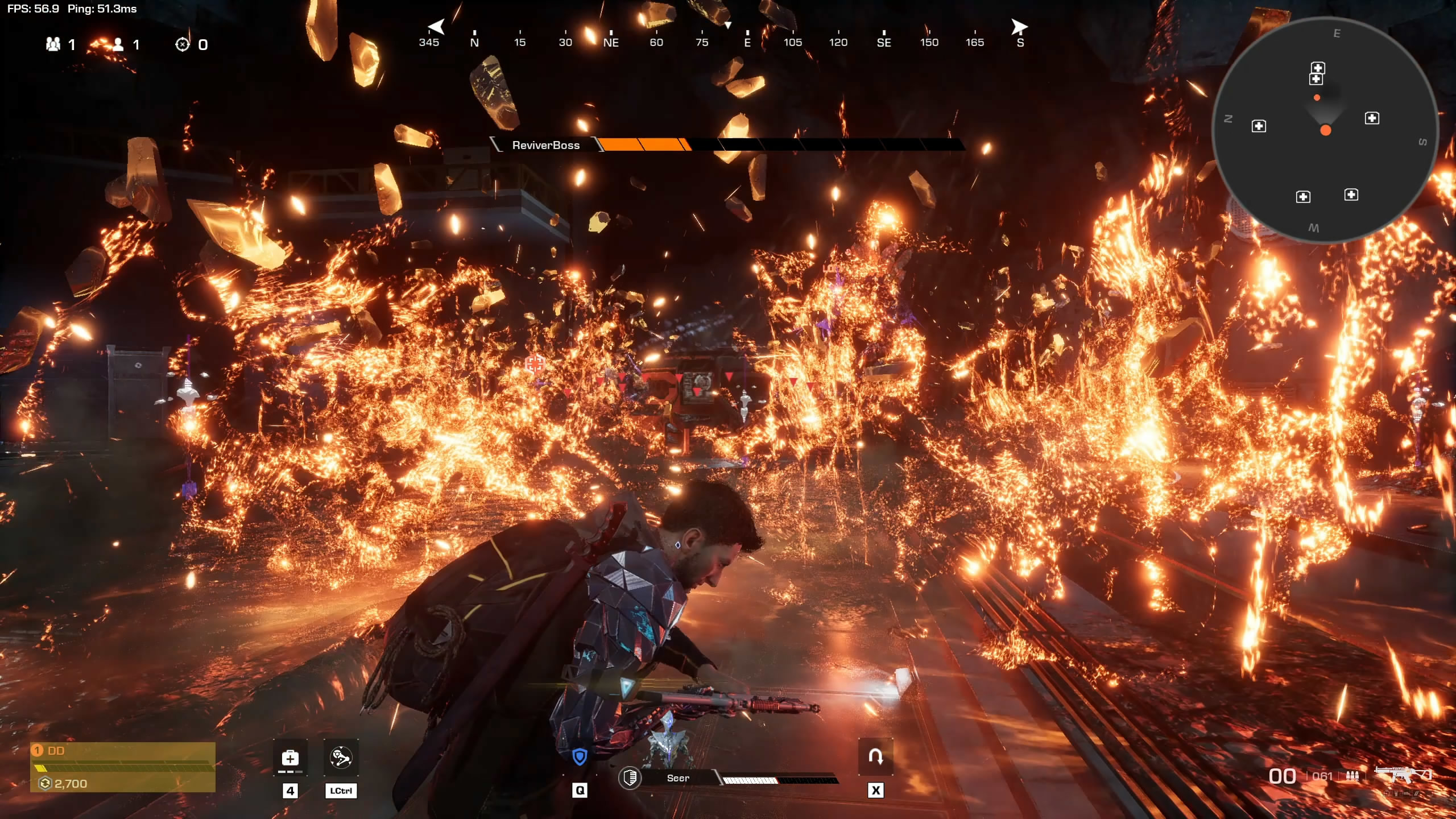Use the medkit item slot

point(290,758)
